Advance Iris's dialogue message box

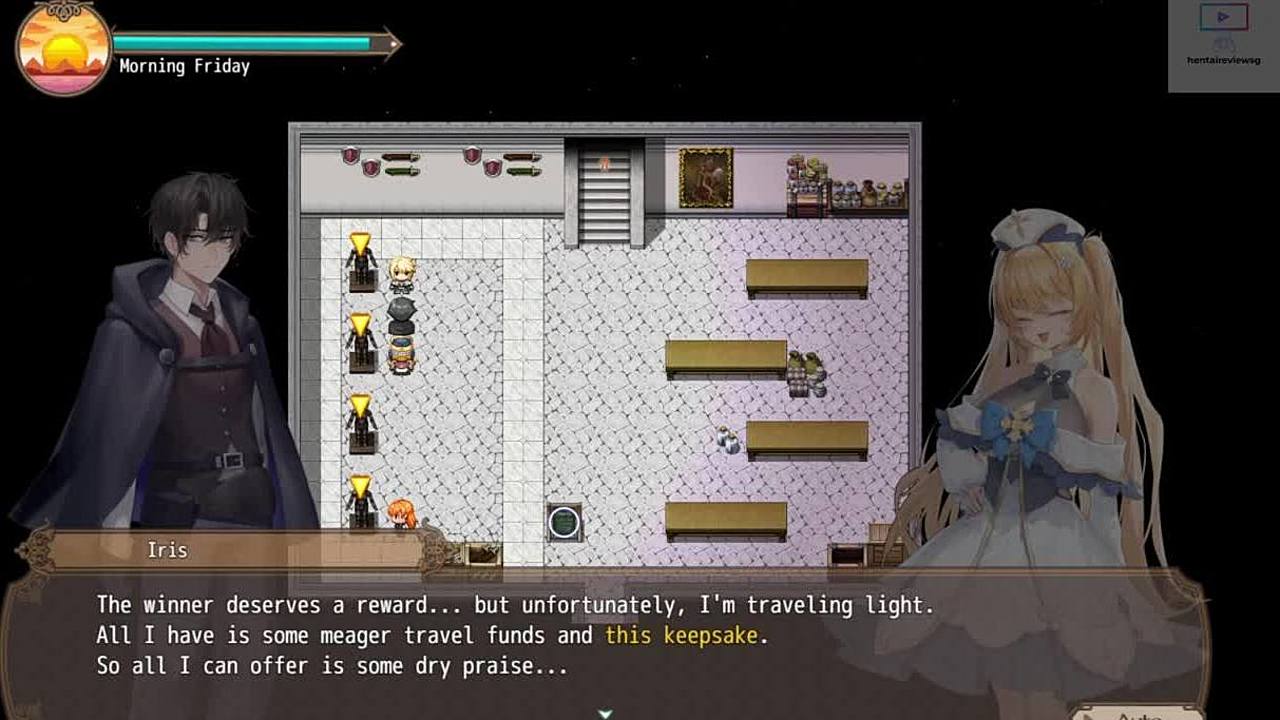[600, 640]
